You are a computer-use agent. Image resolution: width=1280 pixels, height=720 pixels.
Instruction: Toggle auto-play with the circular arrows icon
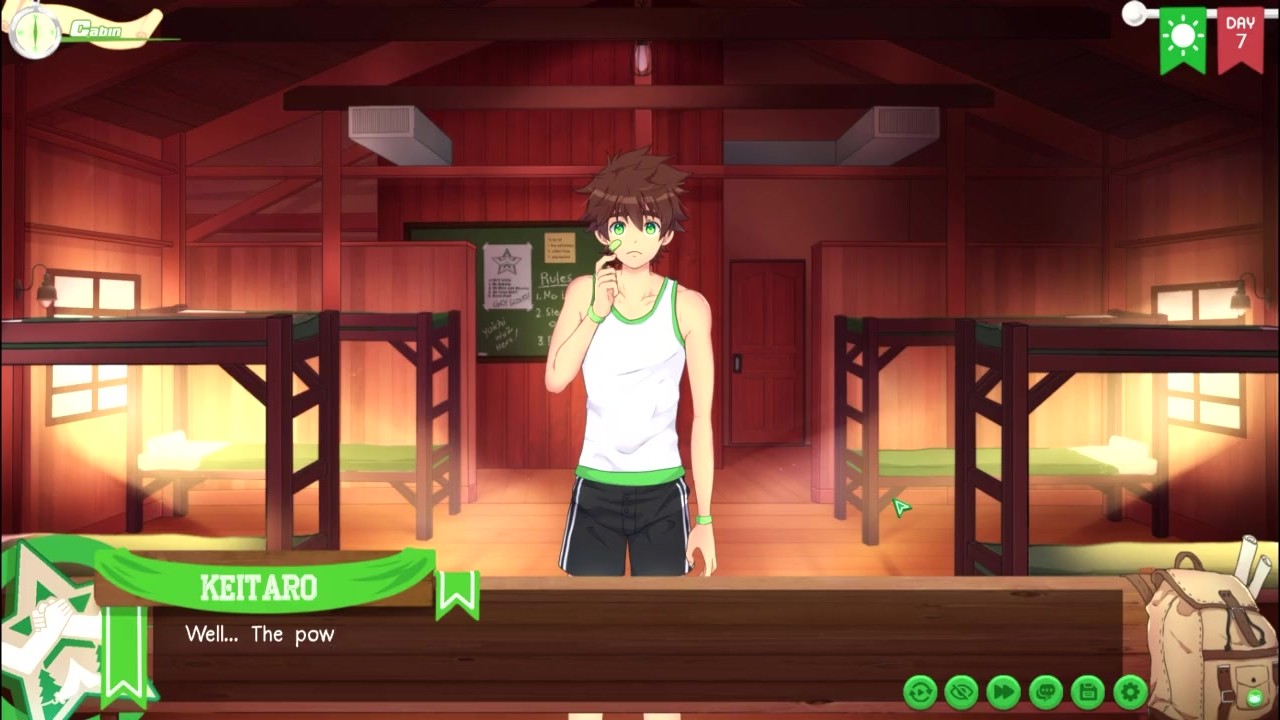pos(920,691)
